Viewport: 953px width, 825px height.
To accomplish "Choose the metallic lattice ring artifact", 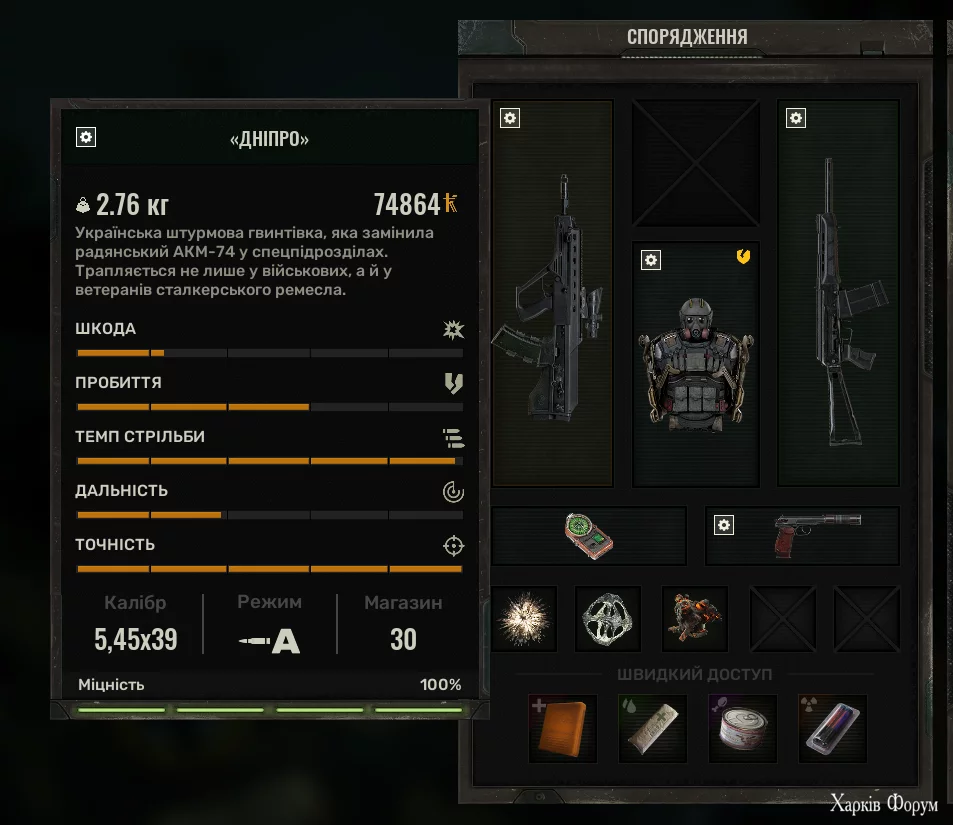I will coord(608,619).
